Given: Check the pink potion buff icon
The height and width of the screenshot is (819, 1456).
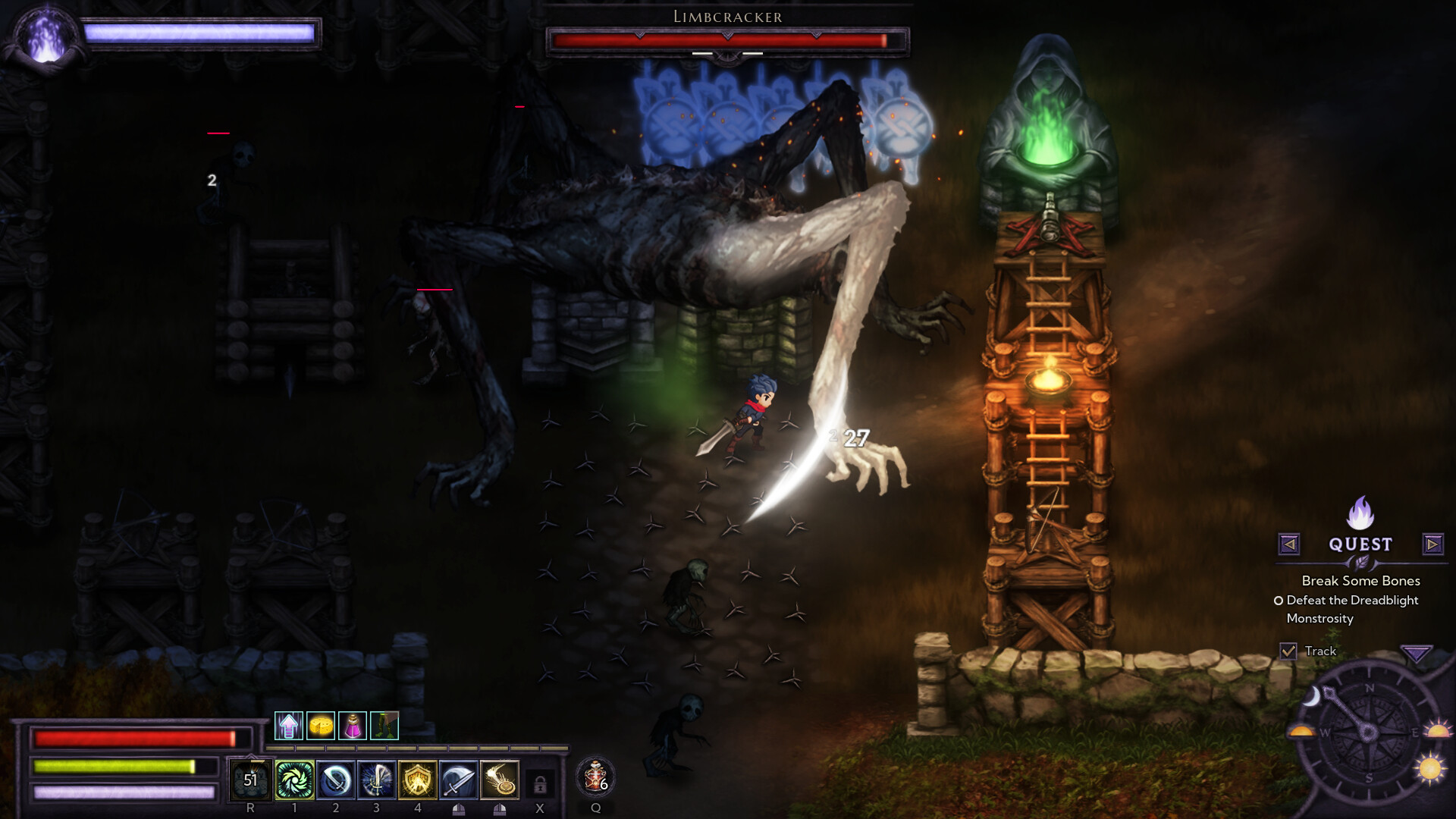Looking at the screenshot, I should point(353,726).
